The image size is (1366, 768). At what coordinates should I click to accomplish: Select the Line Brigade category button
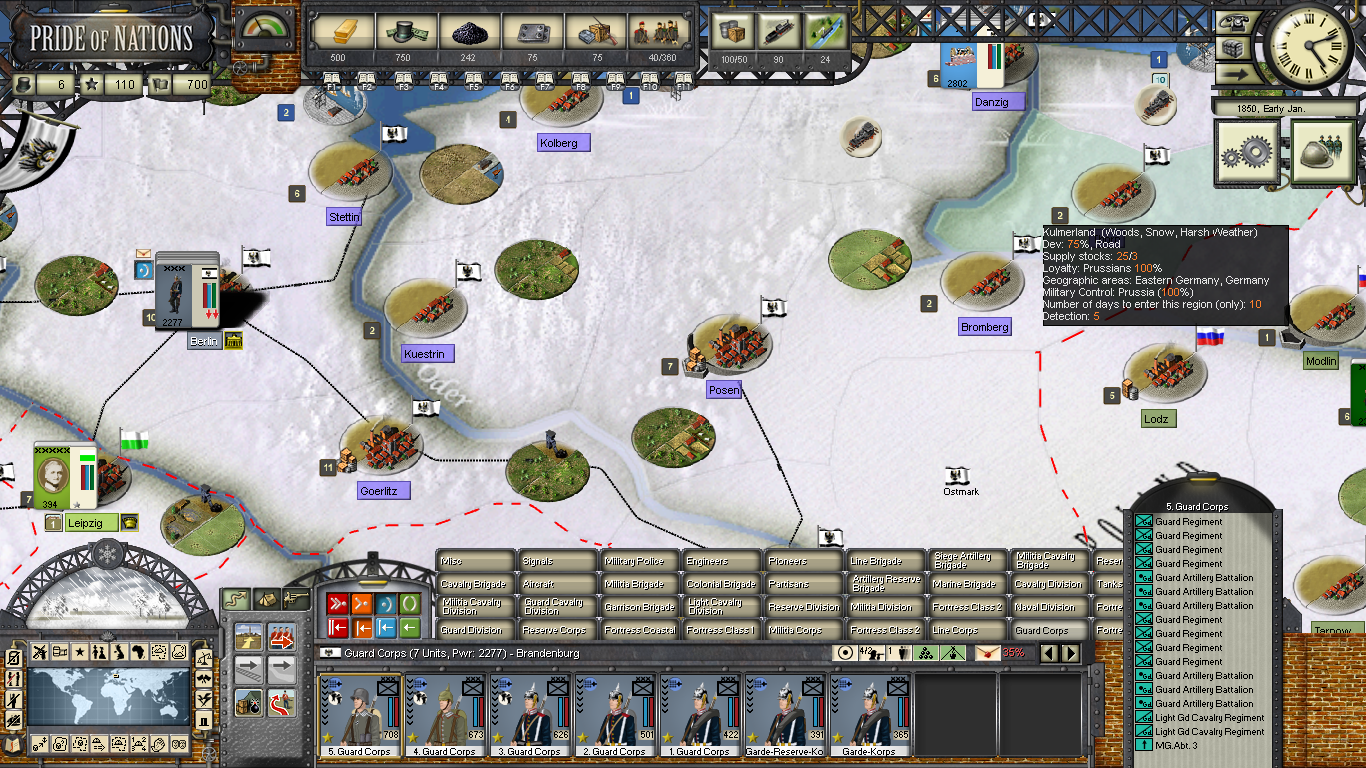coord(885,562)
